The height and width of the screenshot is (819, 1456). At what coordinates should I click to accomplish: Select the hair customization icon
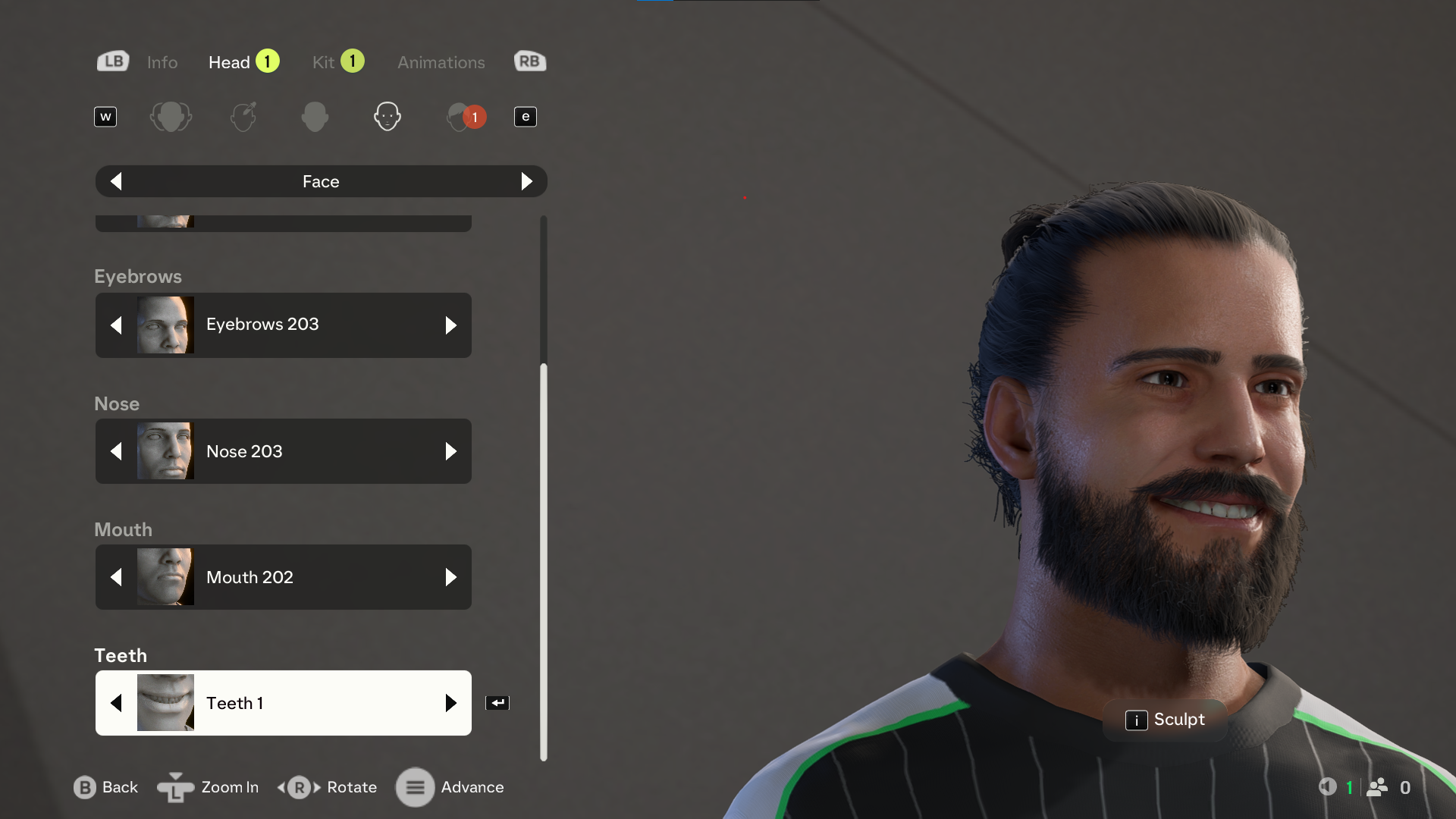[x=171, y=116]
